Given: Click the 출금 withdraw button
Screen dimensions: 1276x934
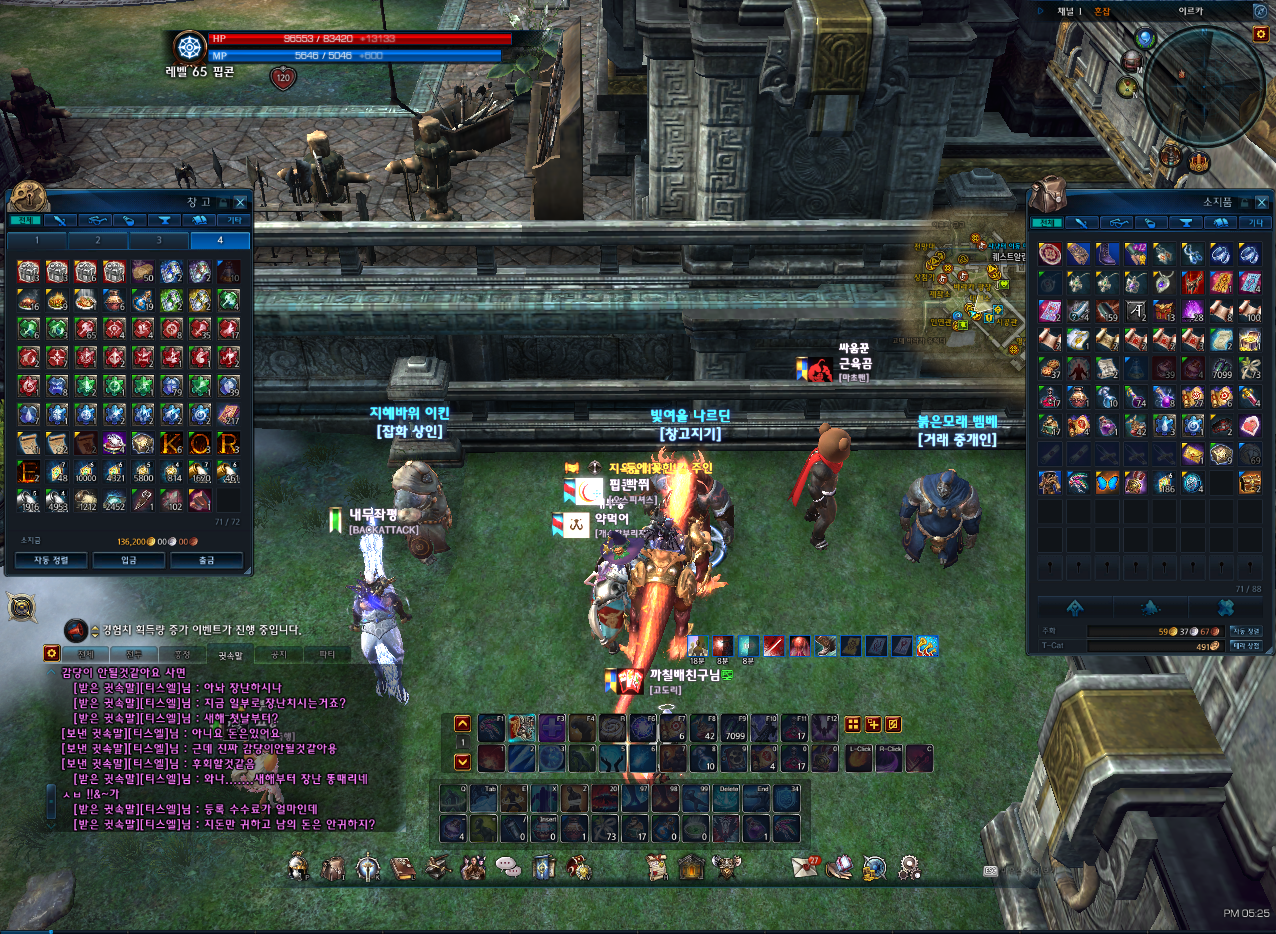Looking at the screenshot, I should click(x=206, y=560).
